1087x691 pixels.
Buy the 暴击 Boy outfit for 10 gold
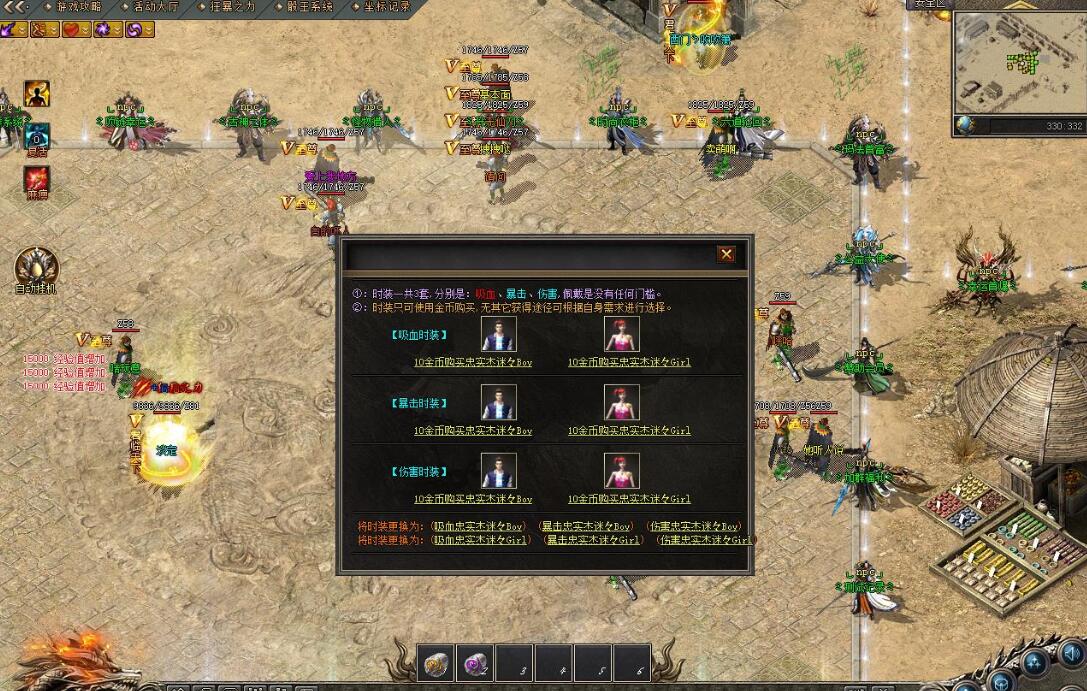click(x=473, y=430)
